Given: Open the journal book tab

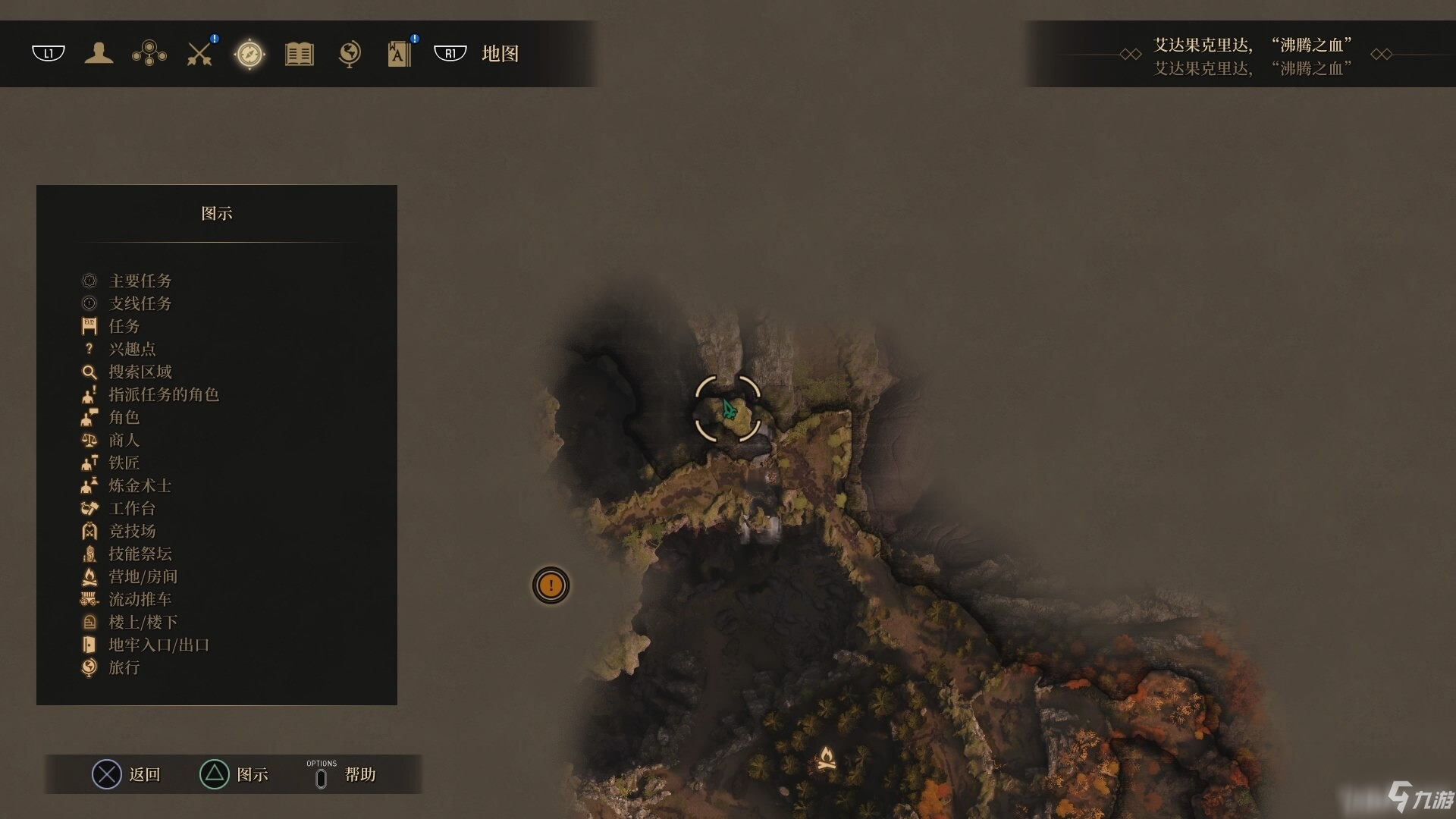Looking at the screenshot, I should pos(300,54).
